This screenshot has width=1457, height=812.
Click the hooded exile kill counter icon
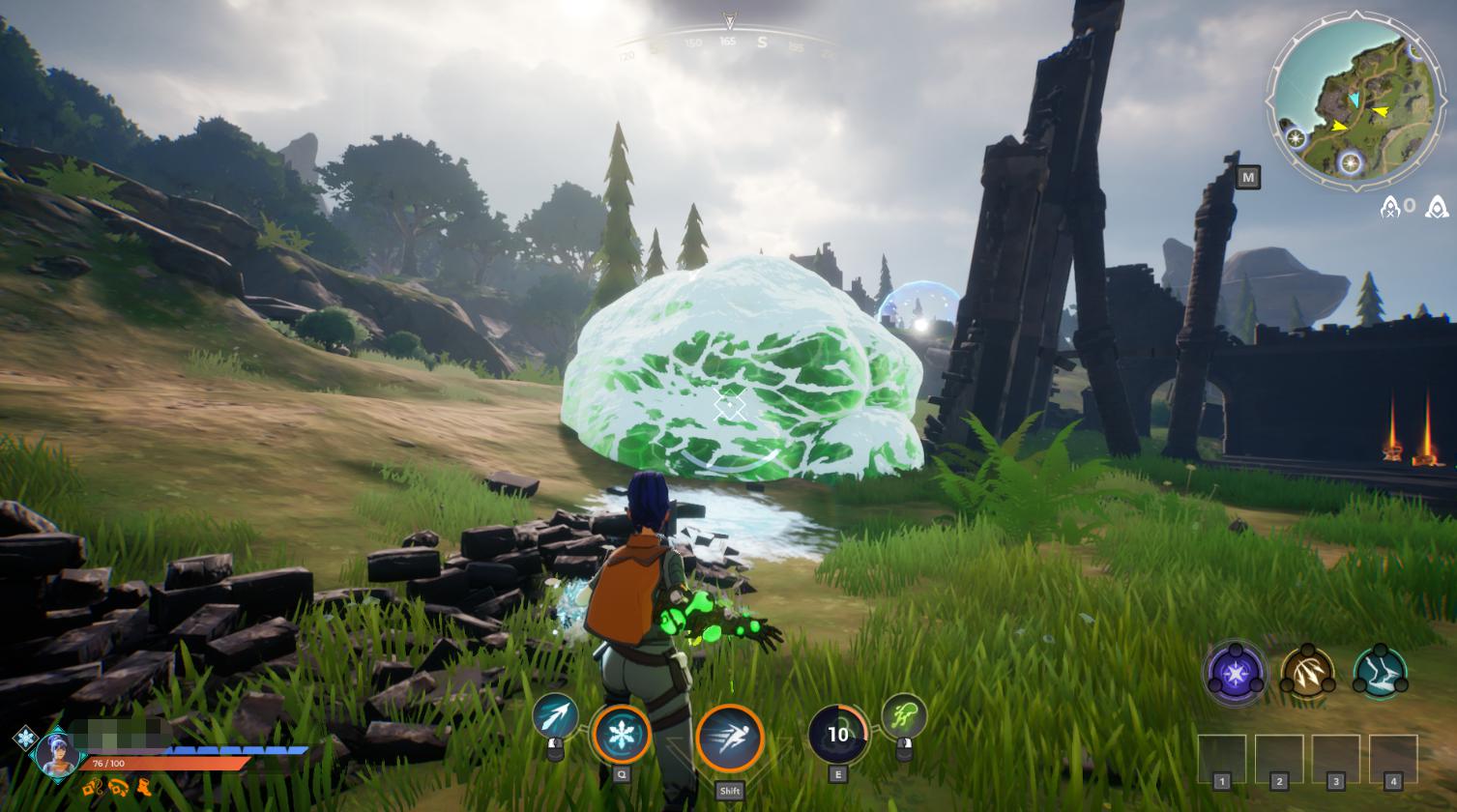pos(1391,206)
